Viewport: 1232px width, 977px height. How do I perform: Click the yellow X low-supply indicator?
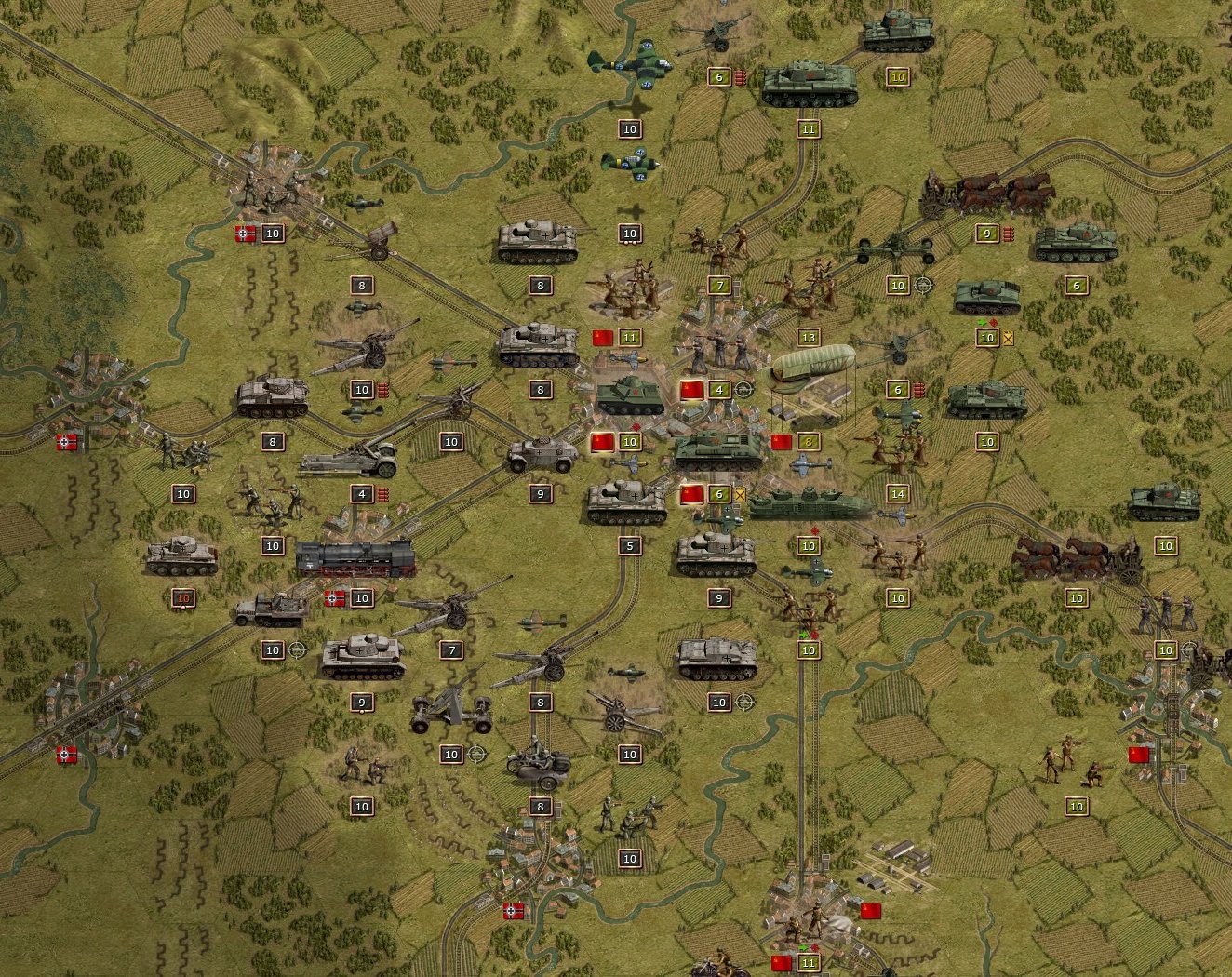[739, 496]
